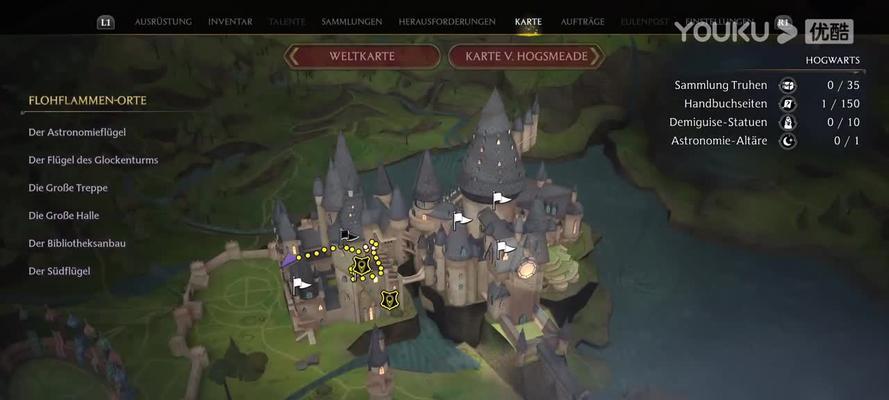Choose Die Große Halle floo location

pos(65,216)
